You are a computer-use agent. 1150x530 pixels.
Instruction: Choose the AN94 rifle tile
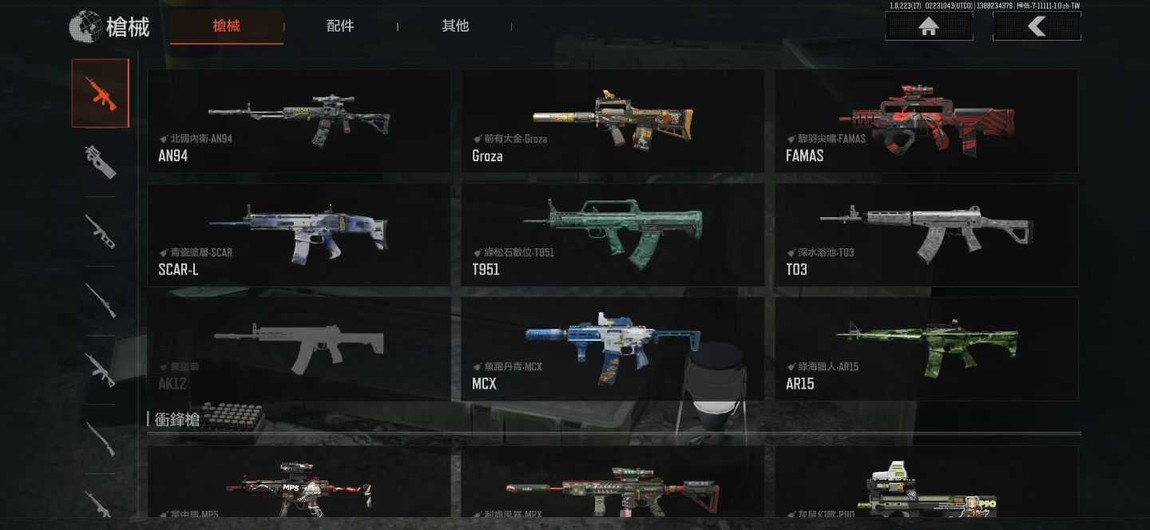(x=298, y=120)
